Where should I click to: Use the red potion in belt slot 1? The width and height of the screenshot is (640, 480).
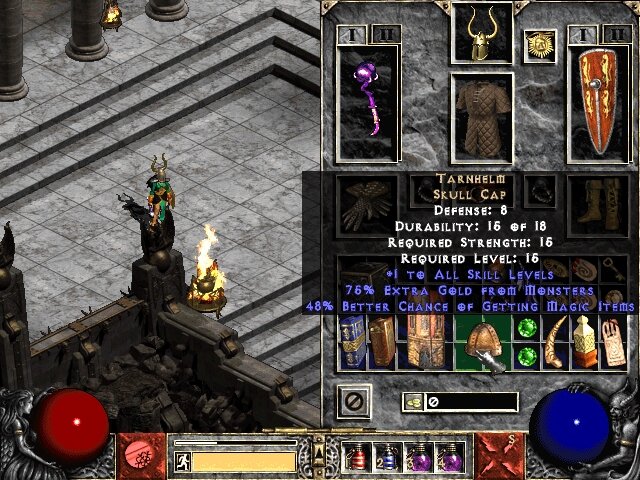(x=354, y=458)
